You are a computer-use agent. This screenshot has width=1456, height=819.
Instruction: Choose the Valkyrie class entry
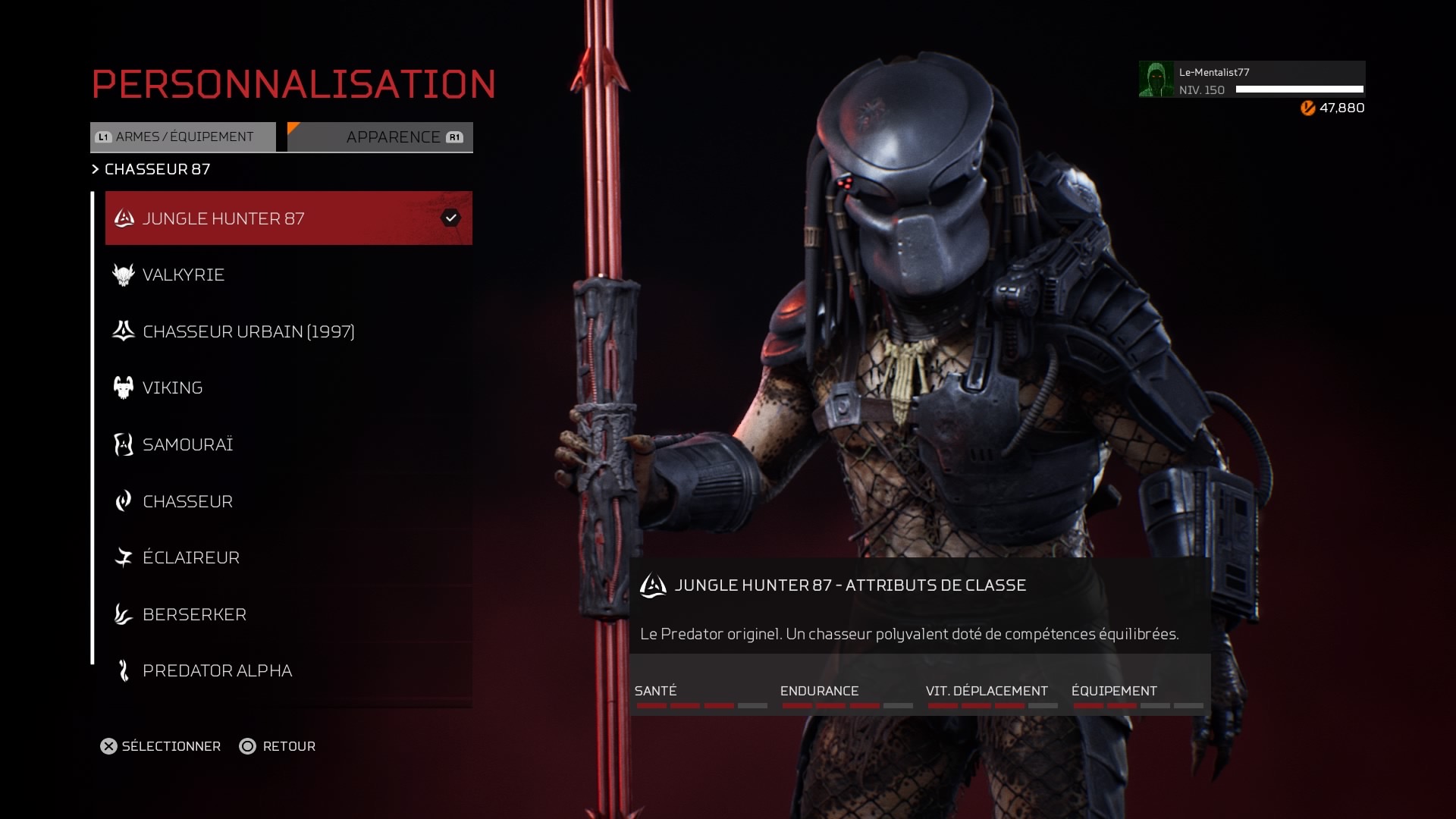point(288,275)
